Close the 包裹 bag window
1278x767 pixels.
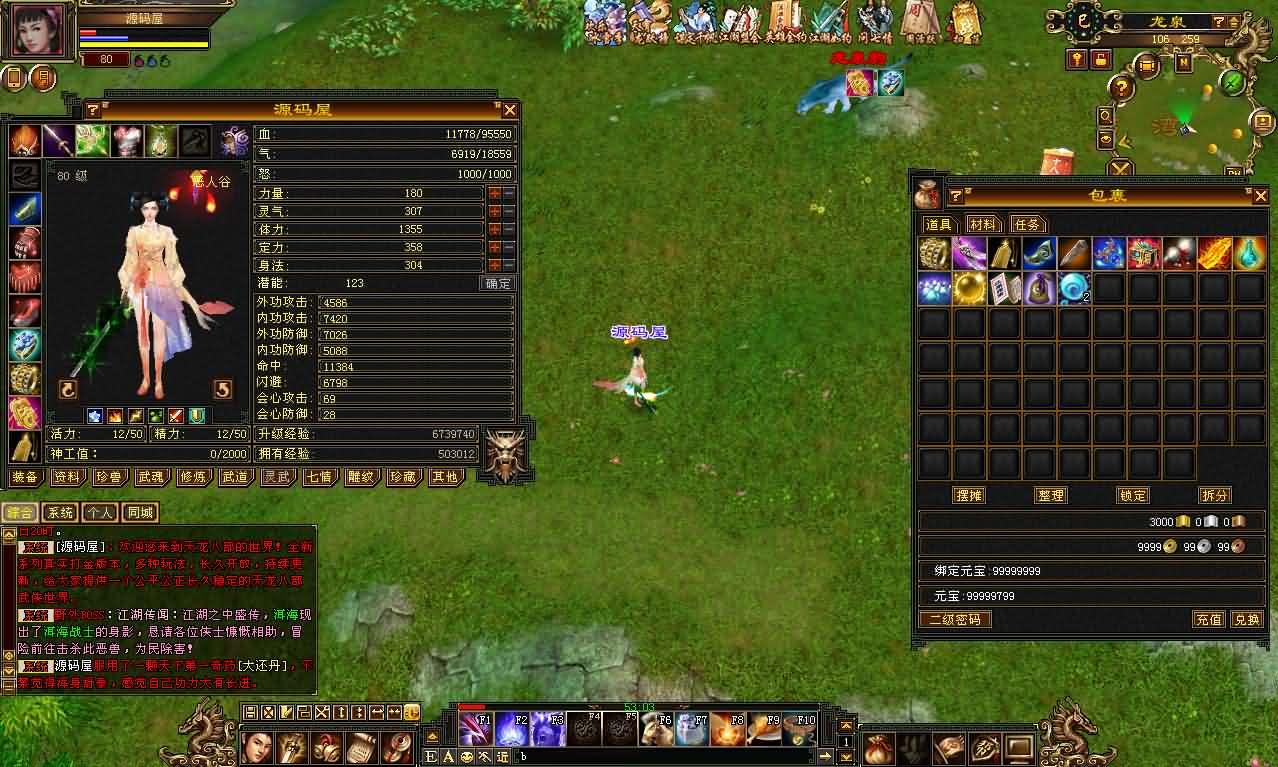click(x=1260, y=196)
